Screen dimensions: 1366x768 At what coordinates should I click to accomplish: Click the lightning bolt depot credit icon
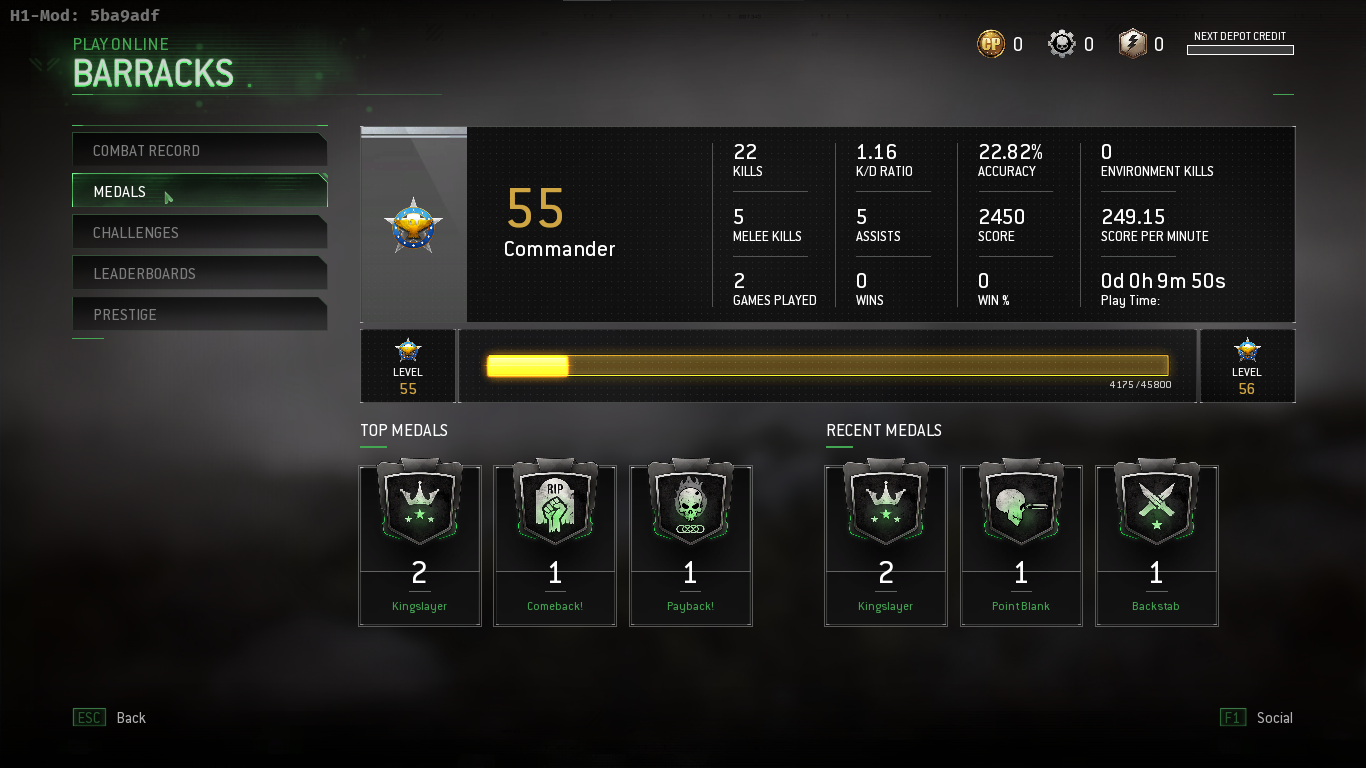click(1133, 44)
